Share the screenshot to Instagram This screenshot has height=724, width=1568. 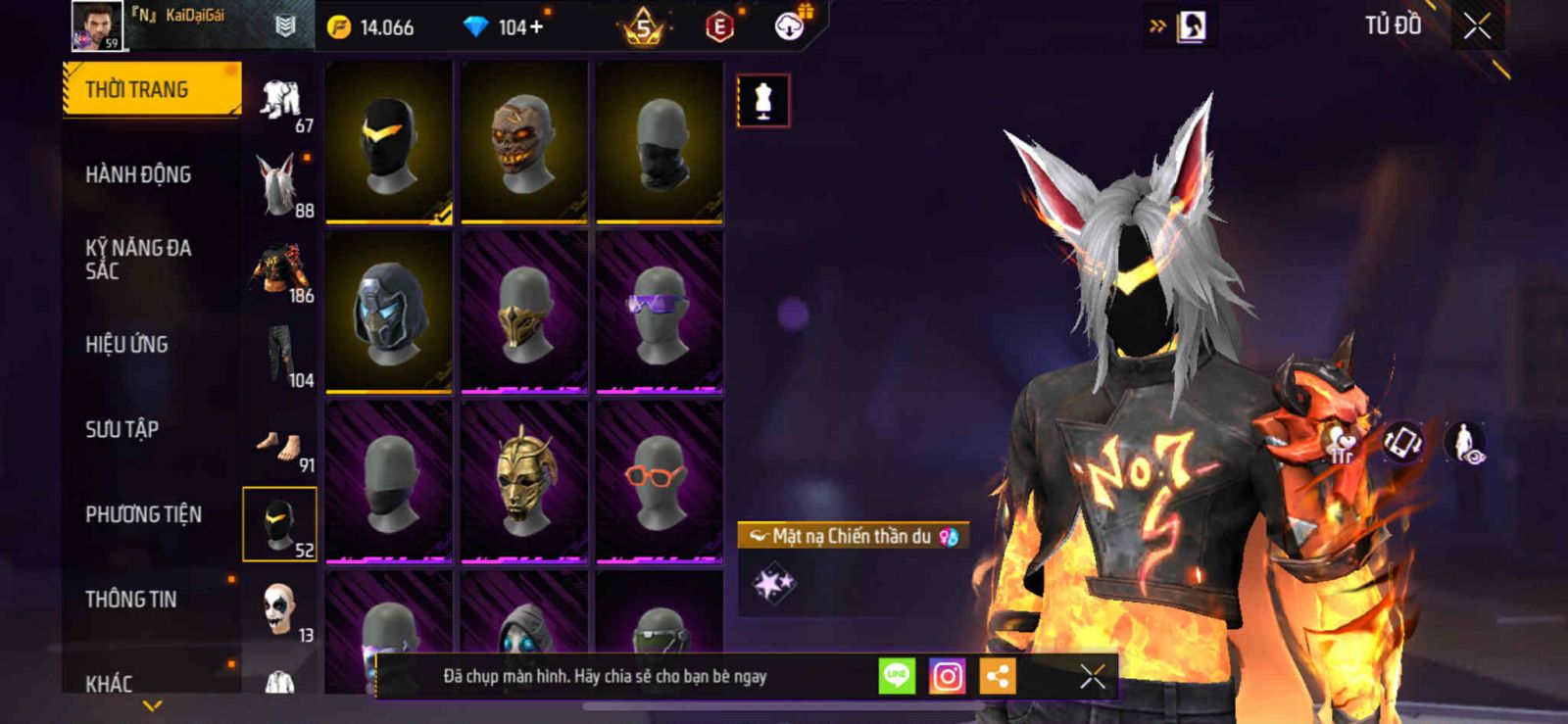point(947,676)
